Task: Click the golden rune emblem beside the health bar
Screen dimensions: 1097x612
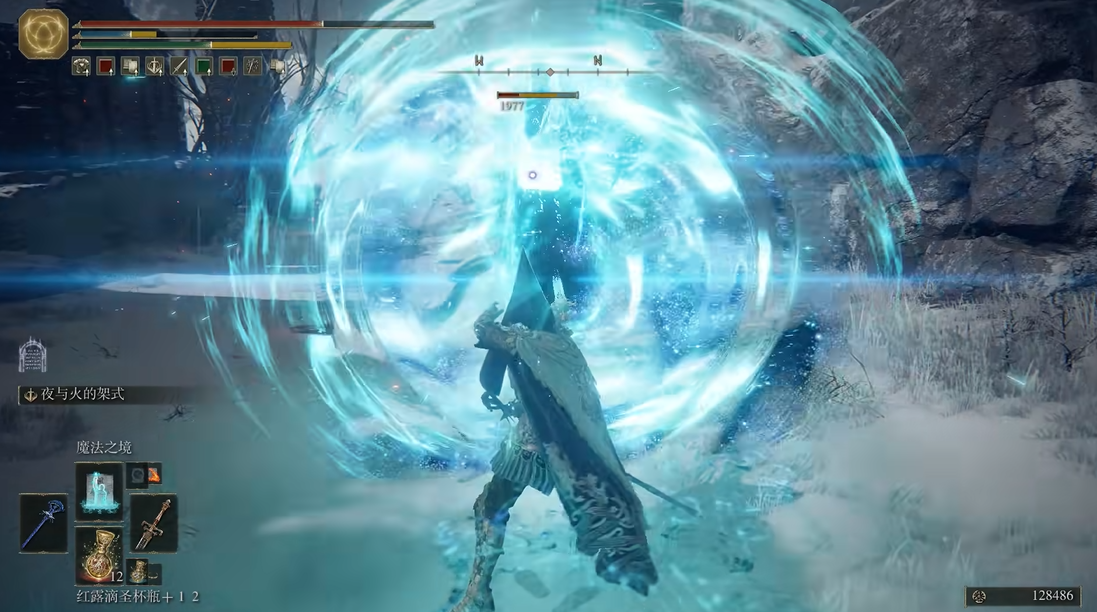Action: point(43,33)
